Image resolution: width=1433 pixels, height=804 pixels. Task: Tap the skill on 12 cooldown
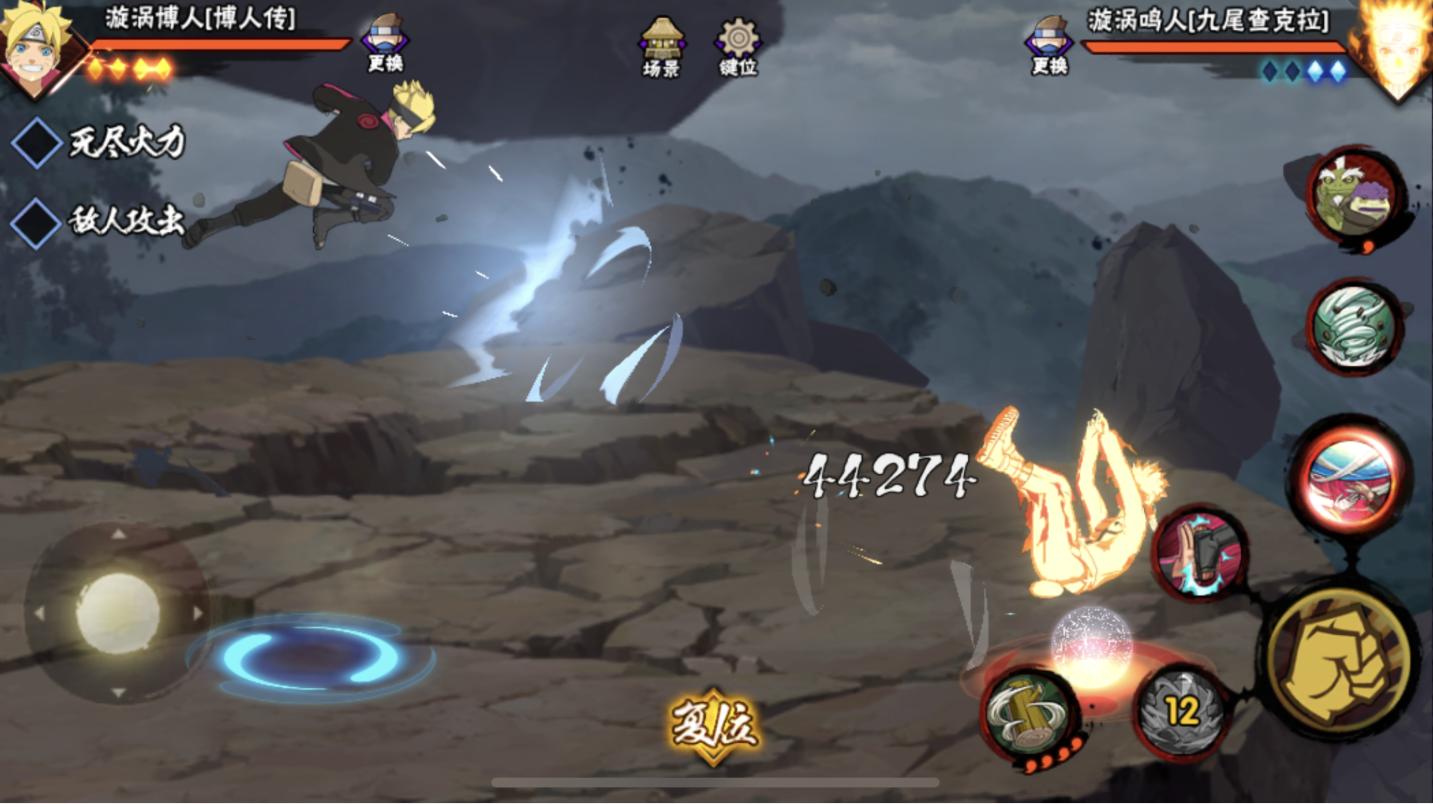[x=1182, y=712]
